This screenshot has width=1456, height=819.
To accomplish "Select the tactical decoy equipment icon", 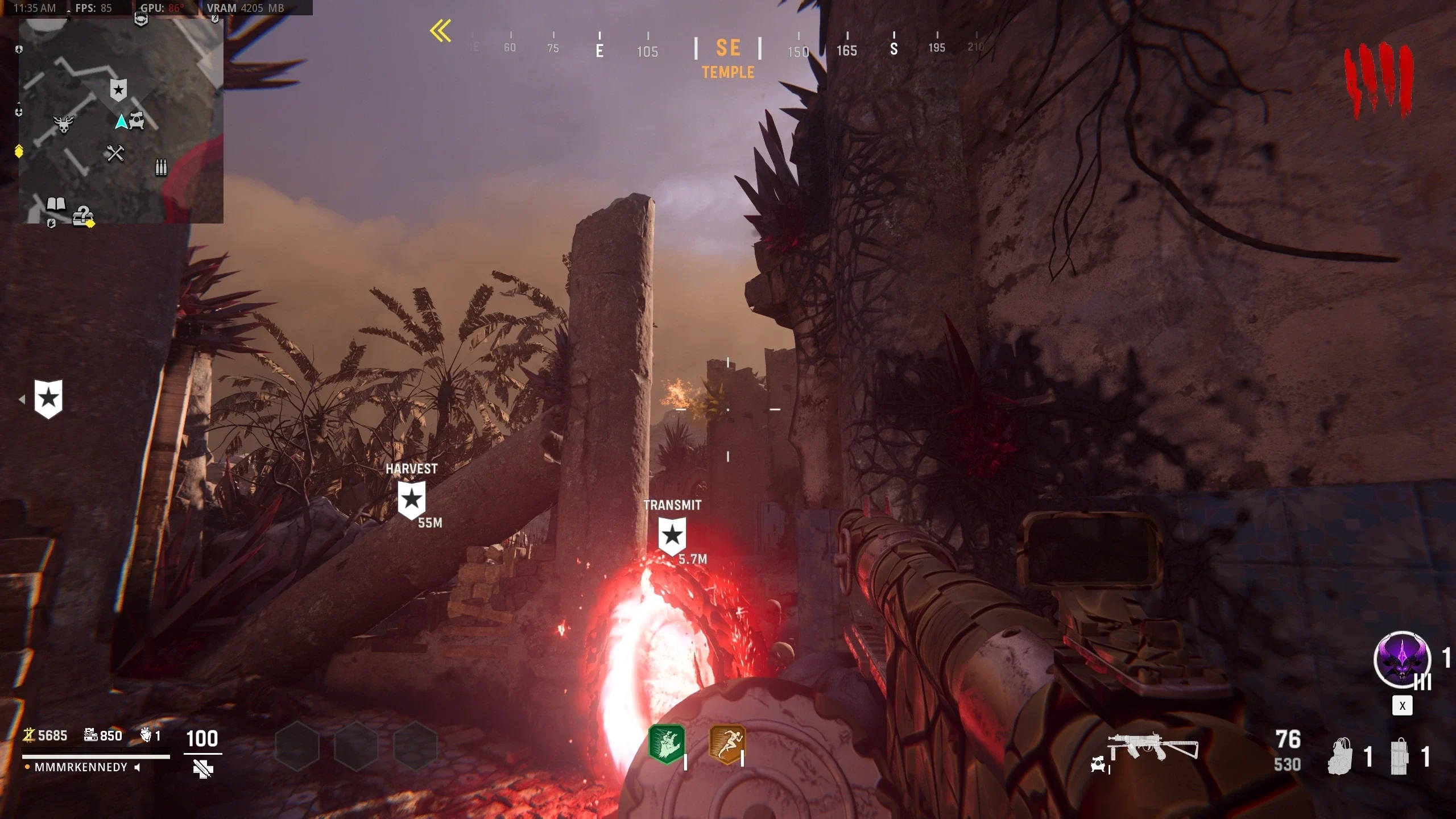I will coord(1341,756).
